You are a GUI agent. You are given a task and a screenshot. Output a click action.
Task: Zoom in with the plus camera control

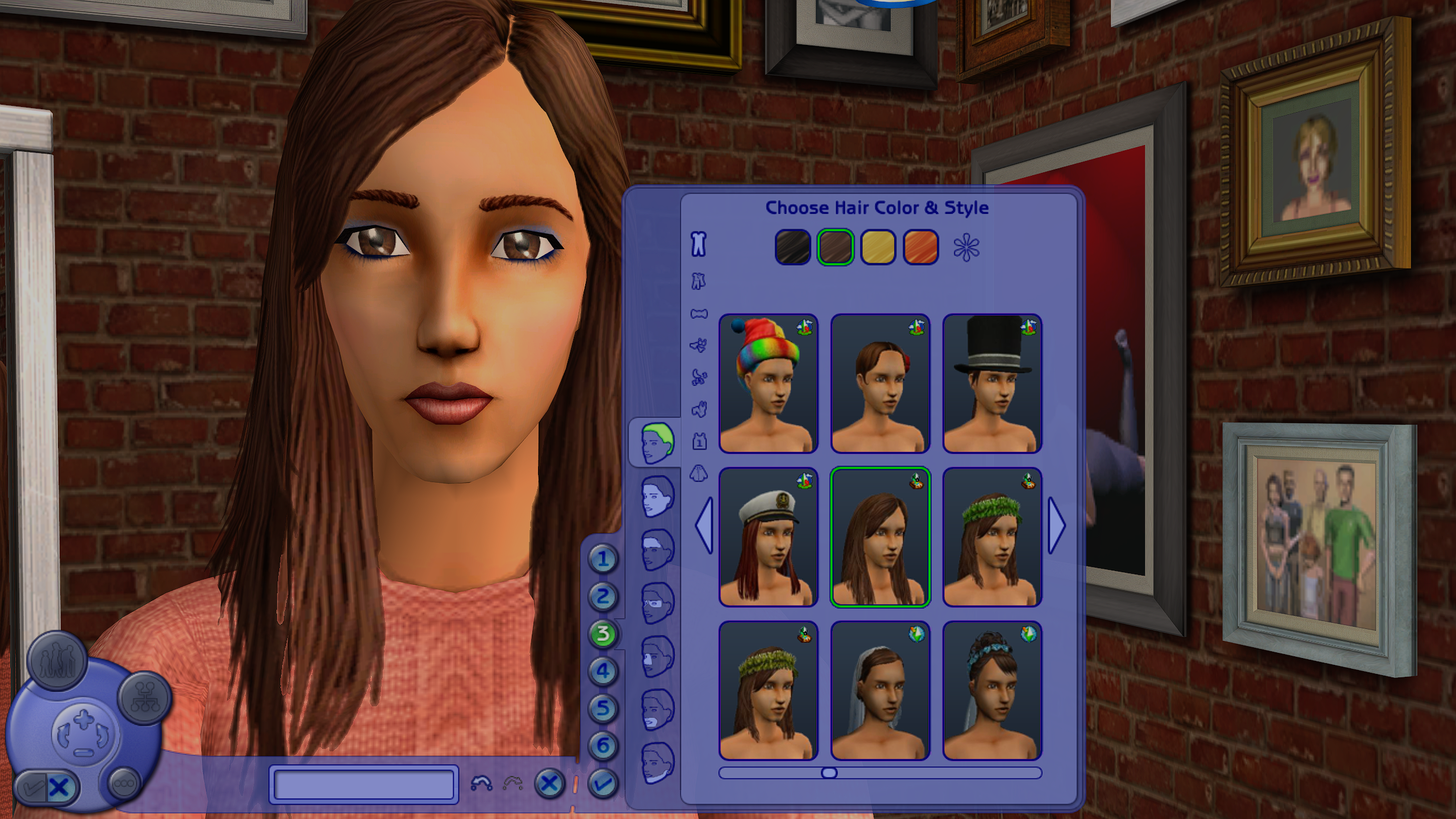[x=83, y=719]
